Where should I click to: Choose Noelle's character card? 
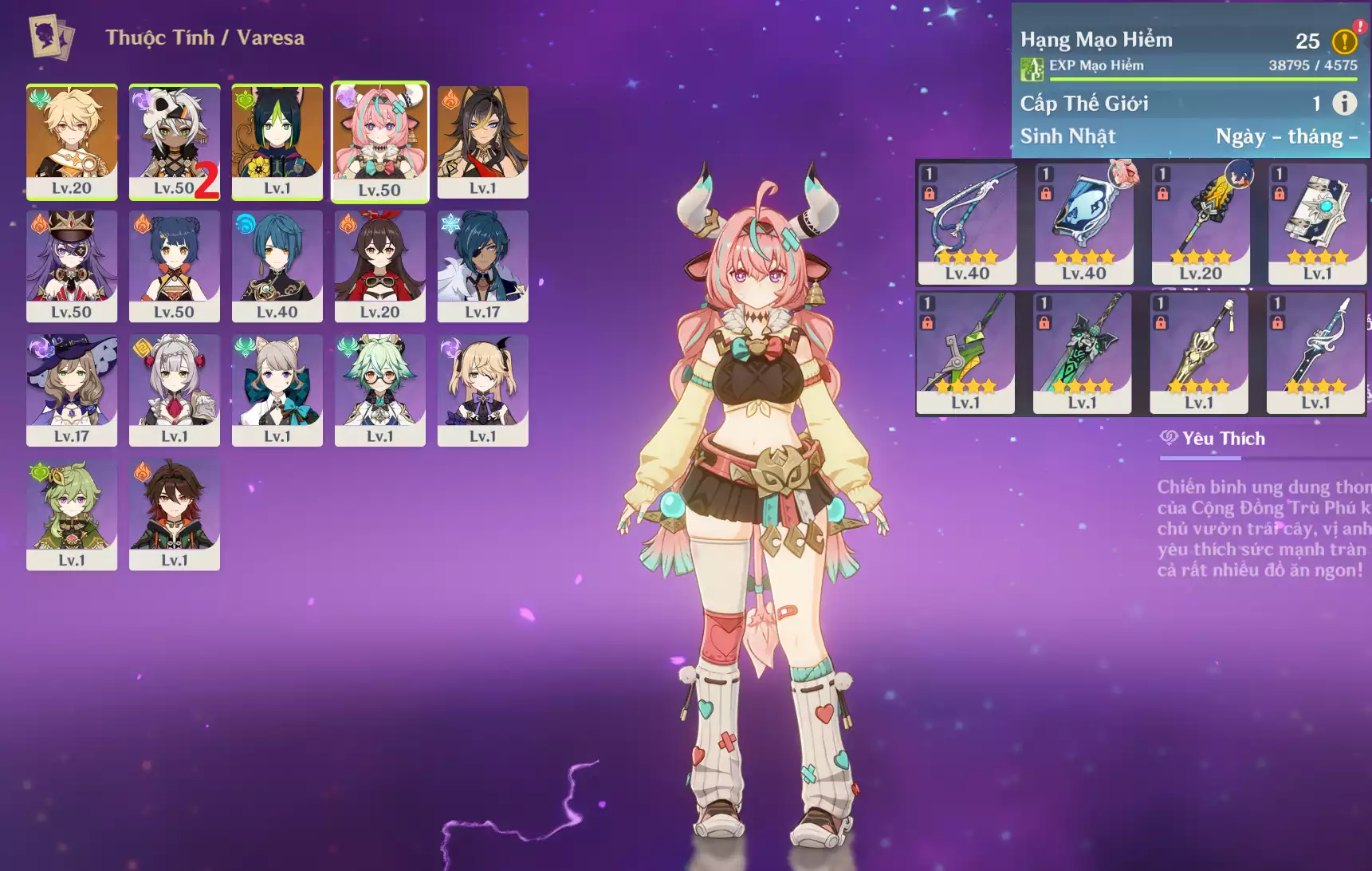(x=174, y=390)
